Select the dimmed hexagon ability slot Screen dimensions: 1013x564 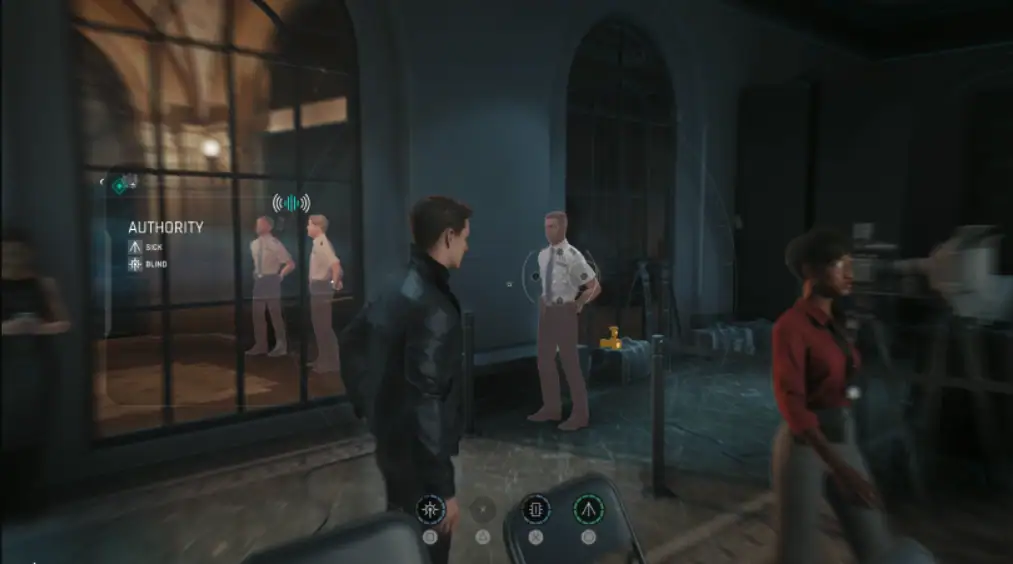click(483, 510)
